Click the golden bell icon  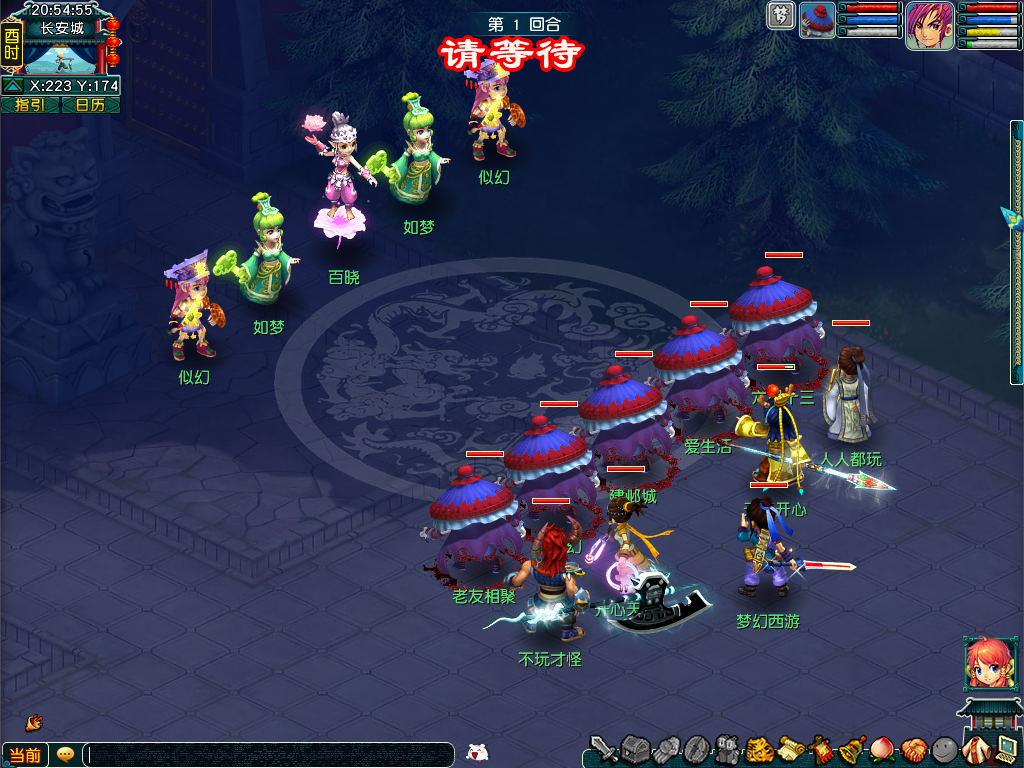tap(852, 748)
